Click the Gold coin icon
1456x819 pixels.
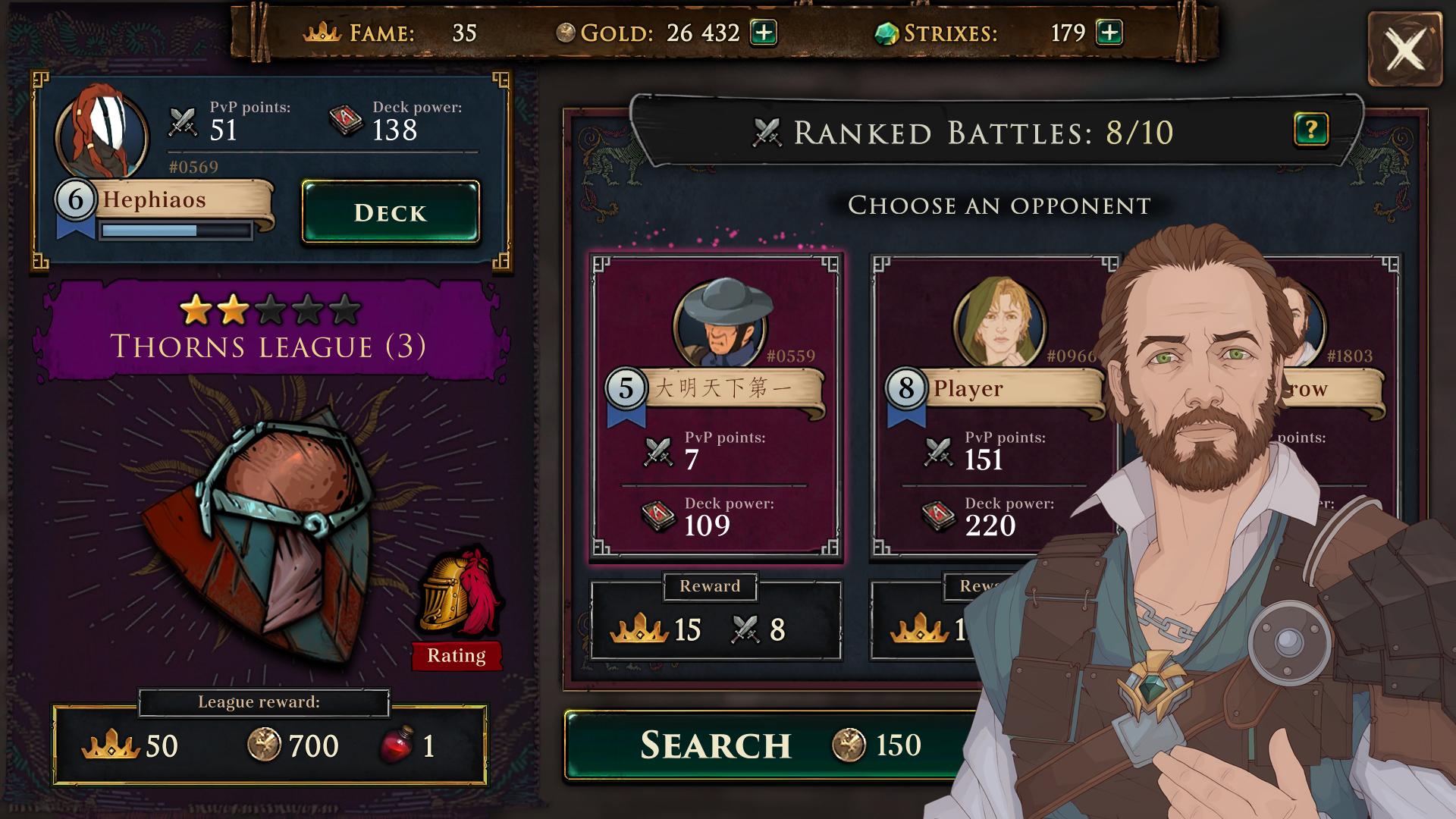pos(565,33)
